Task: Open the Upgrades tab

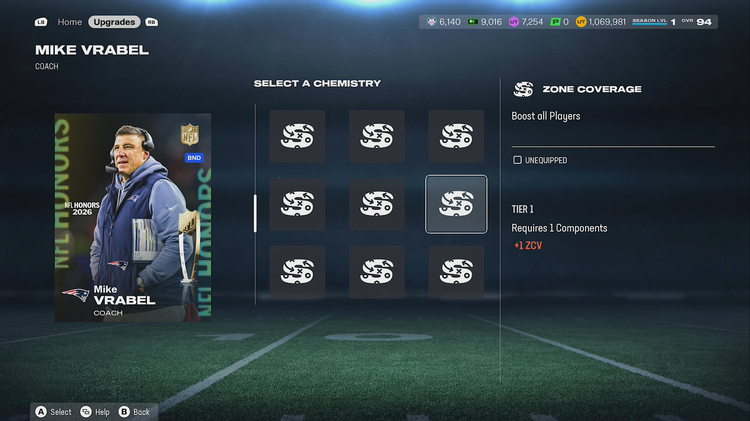Action: 114,22
